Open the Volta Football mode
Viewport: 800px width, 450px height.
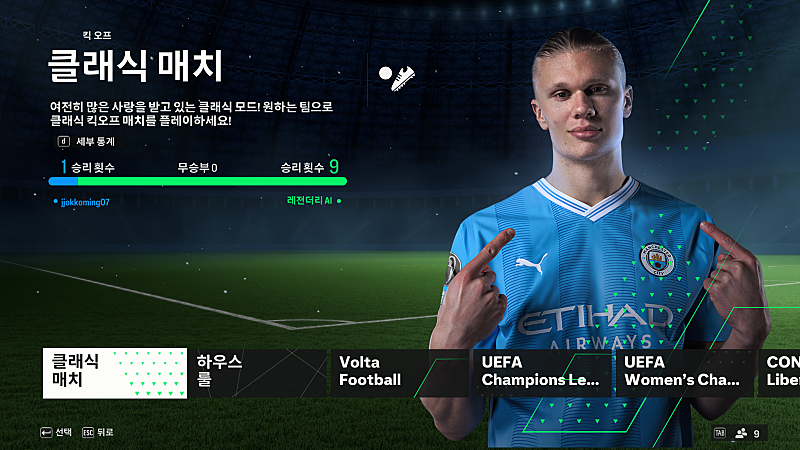click(x=400, y=372)
